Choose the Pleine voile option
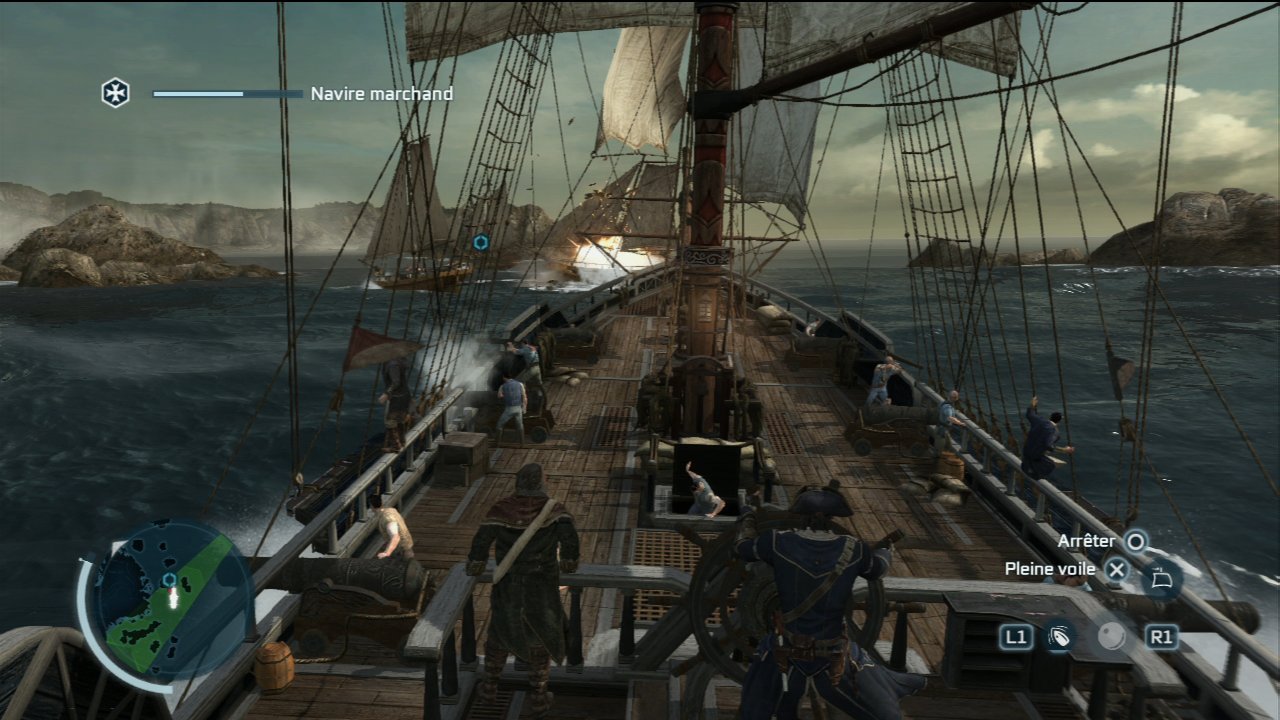The image size is (1280, 720). 1050,569
